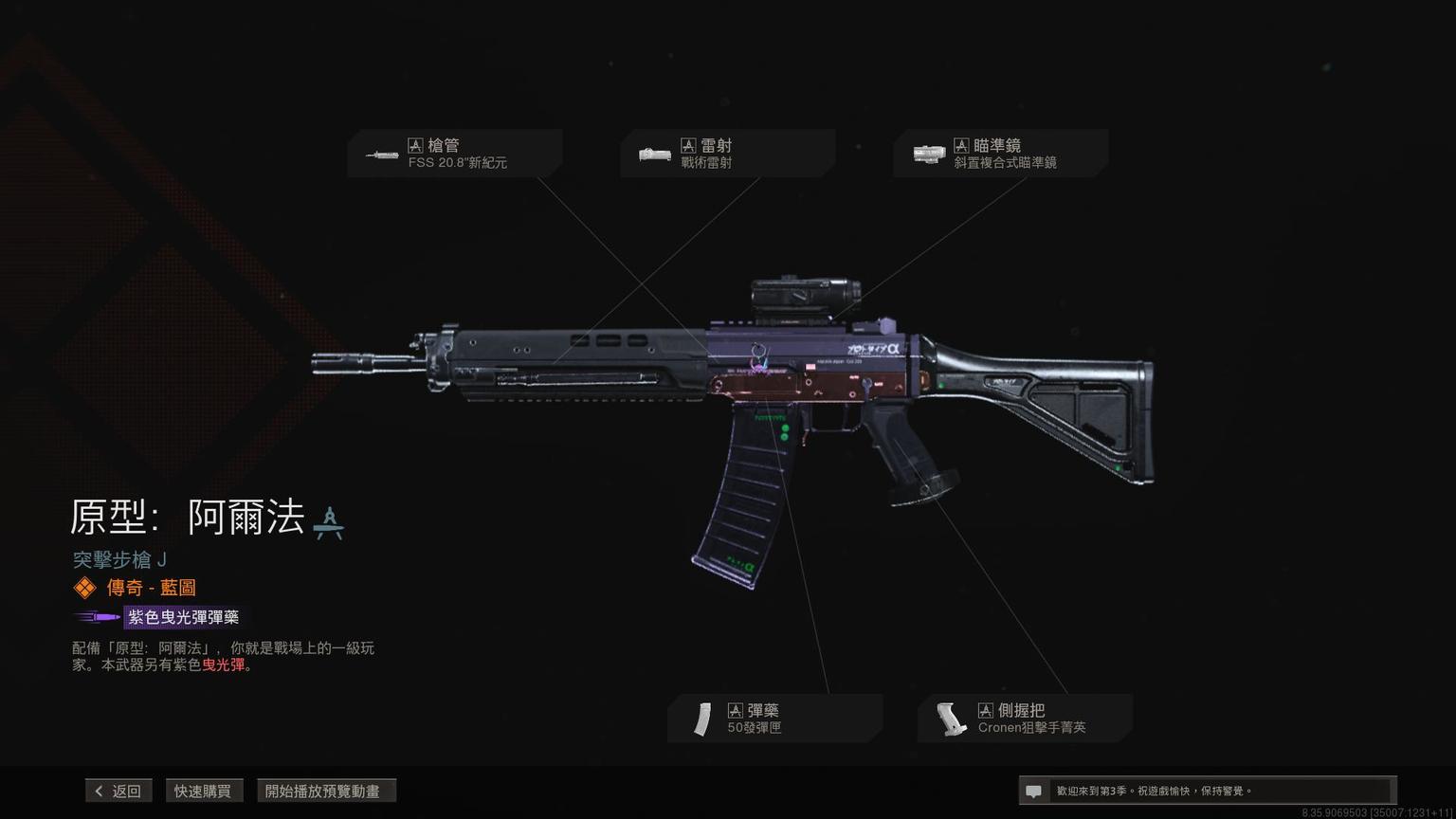The height and width of the screenshot is (819, 1456).
Task: Open the 雷射 laser attachment slot
Action: pos(727,154)
